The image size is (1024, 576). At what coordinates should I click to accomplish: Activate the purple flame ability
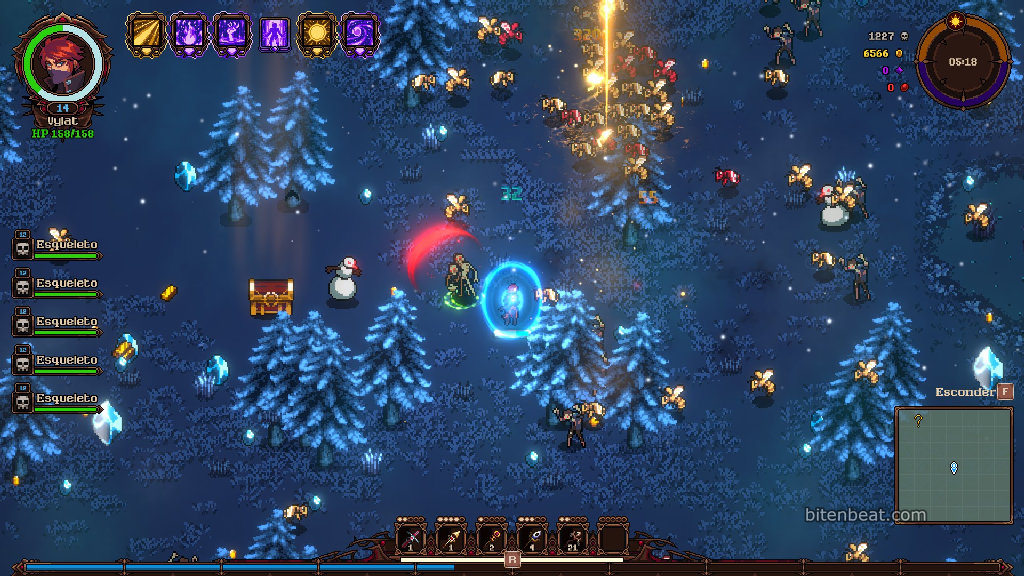(x=189, y=34)
